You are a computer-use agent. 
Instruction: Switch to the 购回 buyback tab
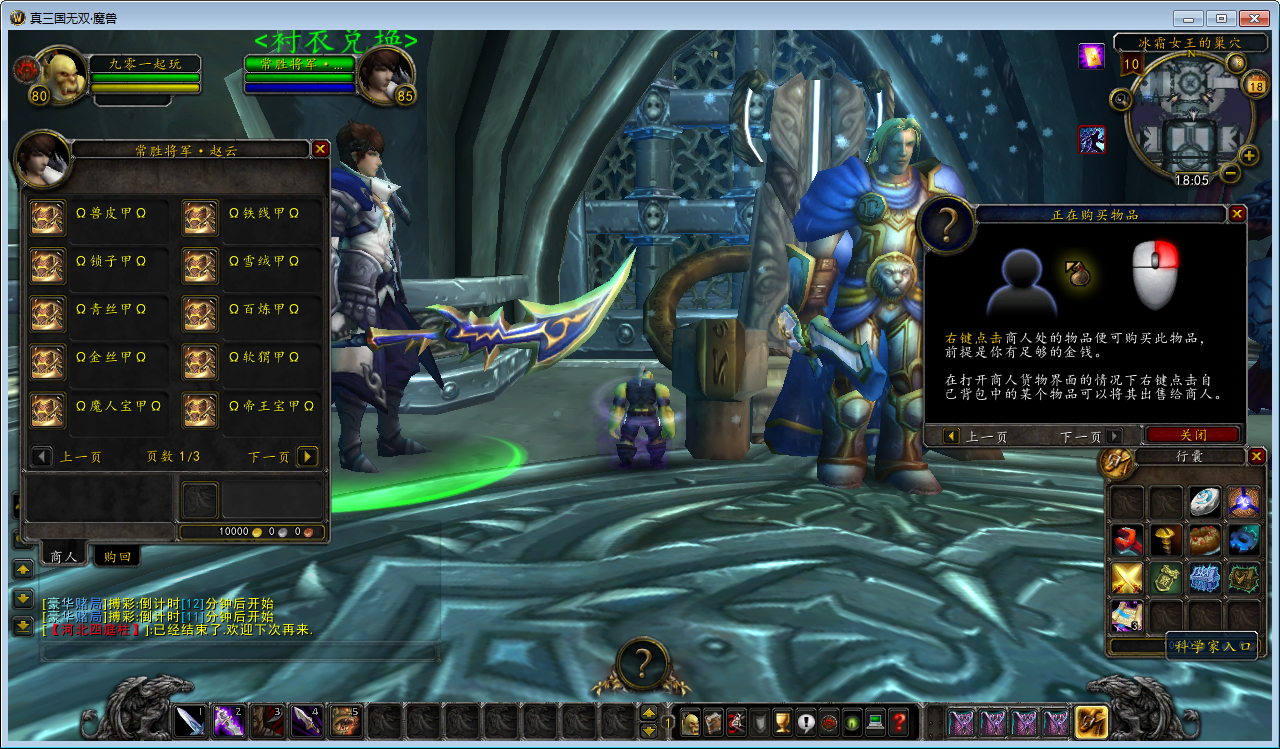117,556
